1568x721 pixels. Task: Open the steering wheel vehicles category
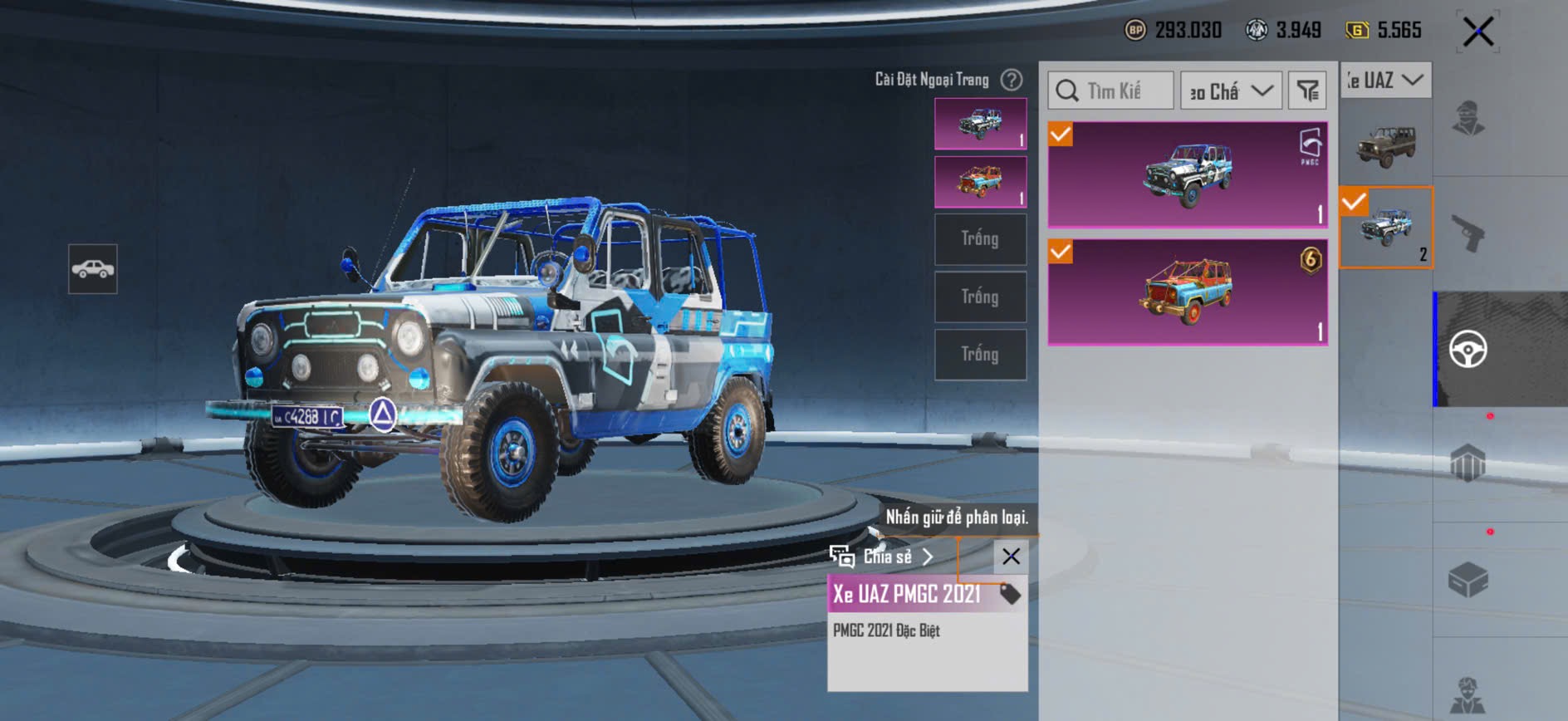[x=1468, y=349]
